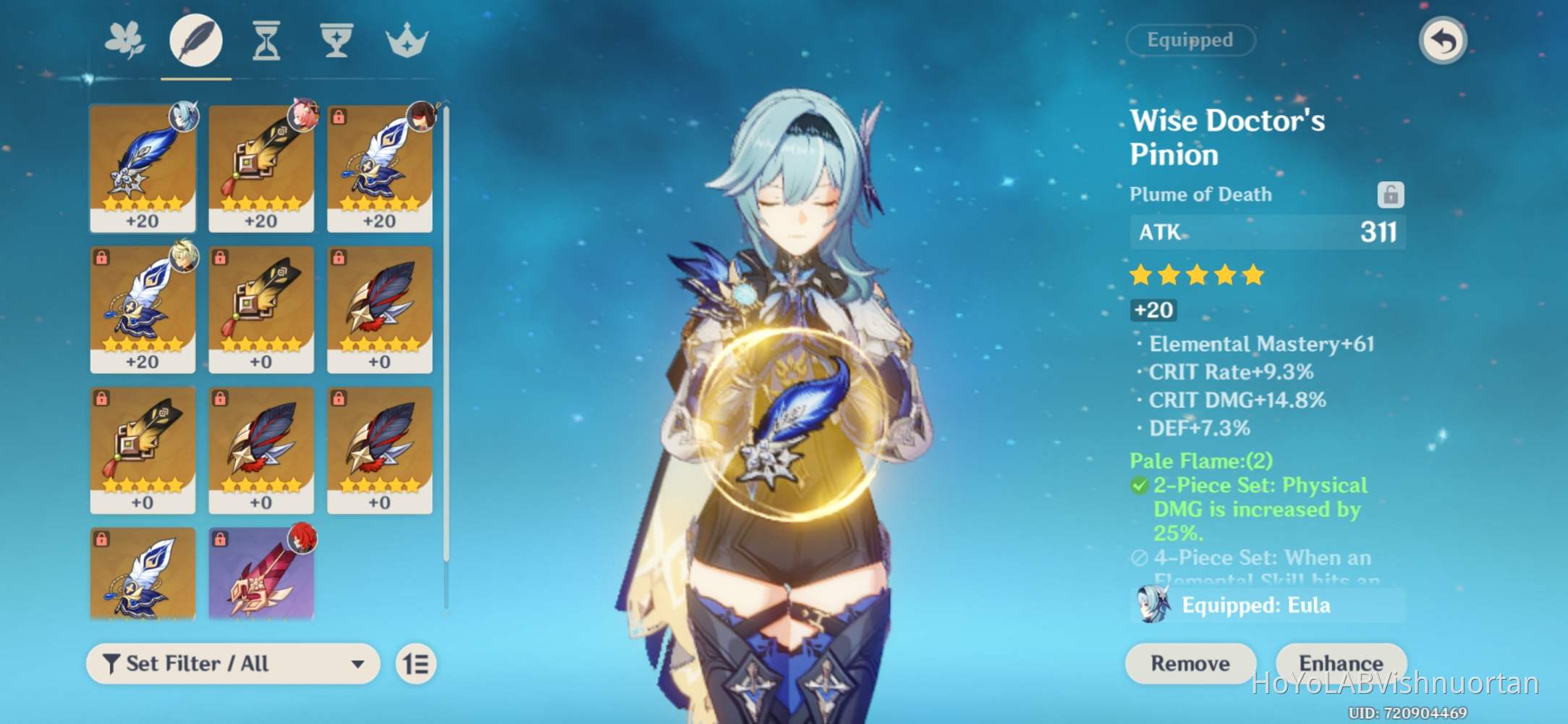Viewport: 1568px width, 724px height.
Task: Open the Sands of Eon hourglass category
Action: click(265, 41)
